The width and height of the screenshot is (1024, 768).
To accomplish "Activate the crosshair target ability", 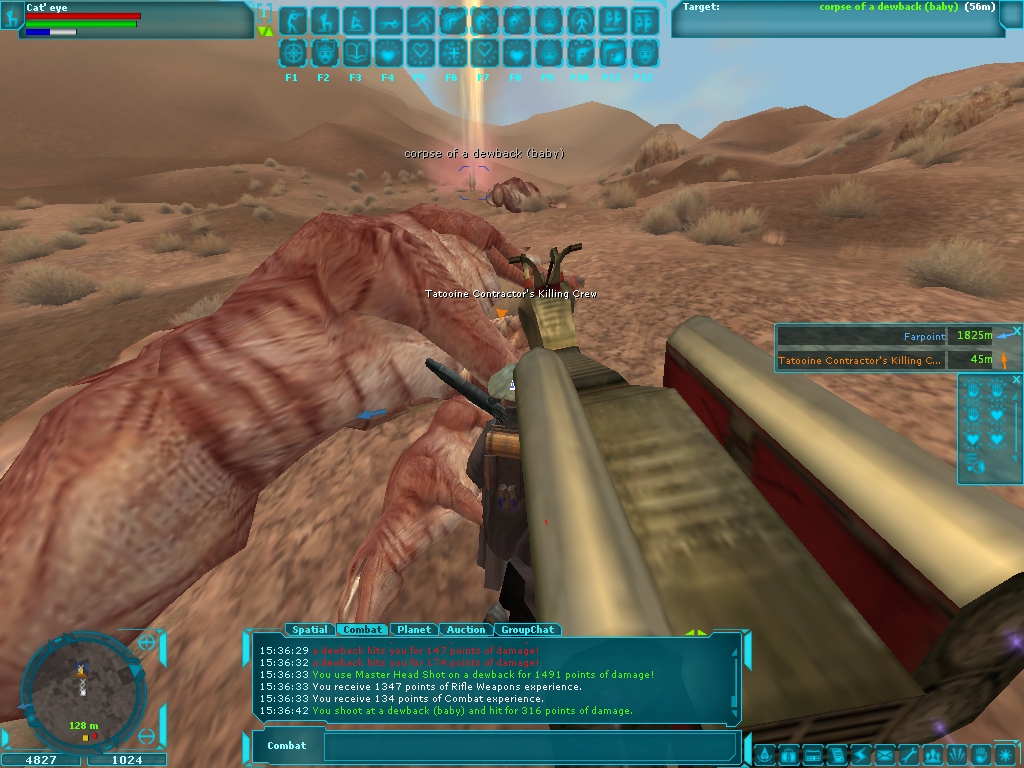I will [x=293, y=53].
